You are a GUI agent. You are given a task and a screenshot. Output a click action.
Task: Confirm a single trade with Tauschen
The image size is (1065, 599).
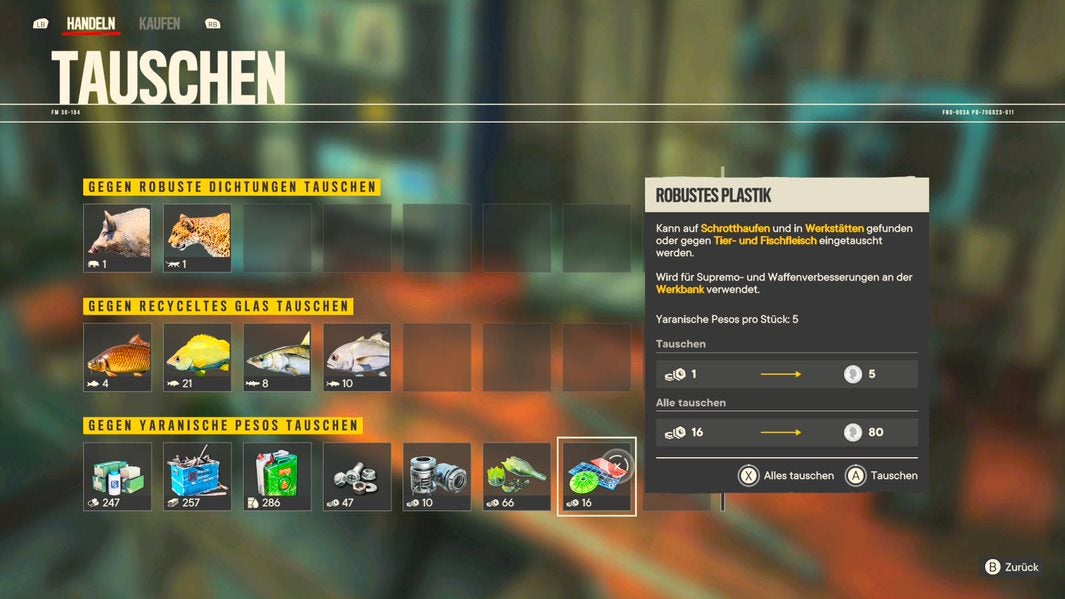coord(881,476)
